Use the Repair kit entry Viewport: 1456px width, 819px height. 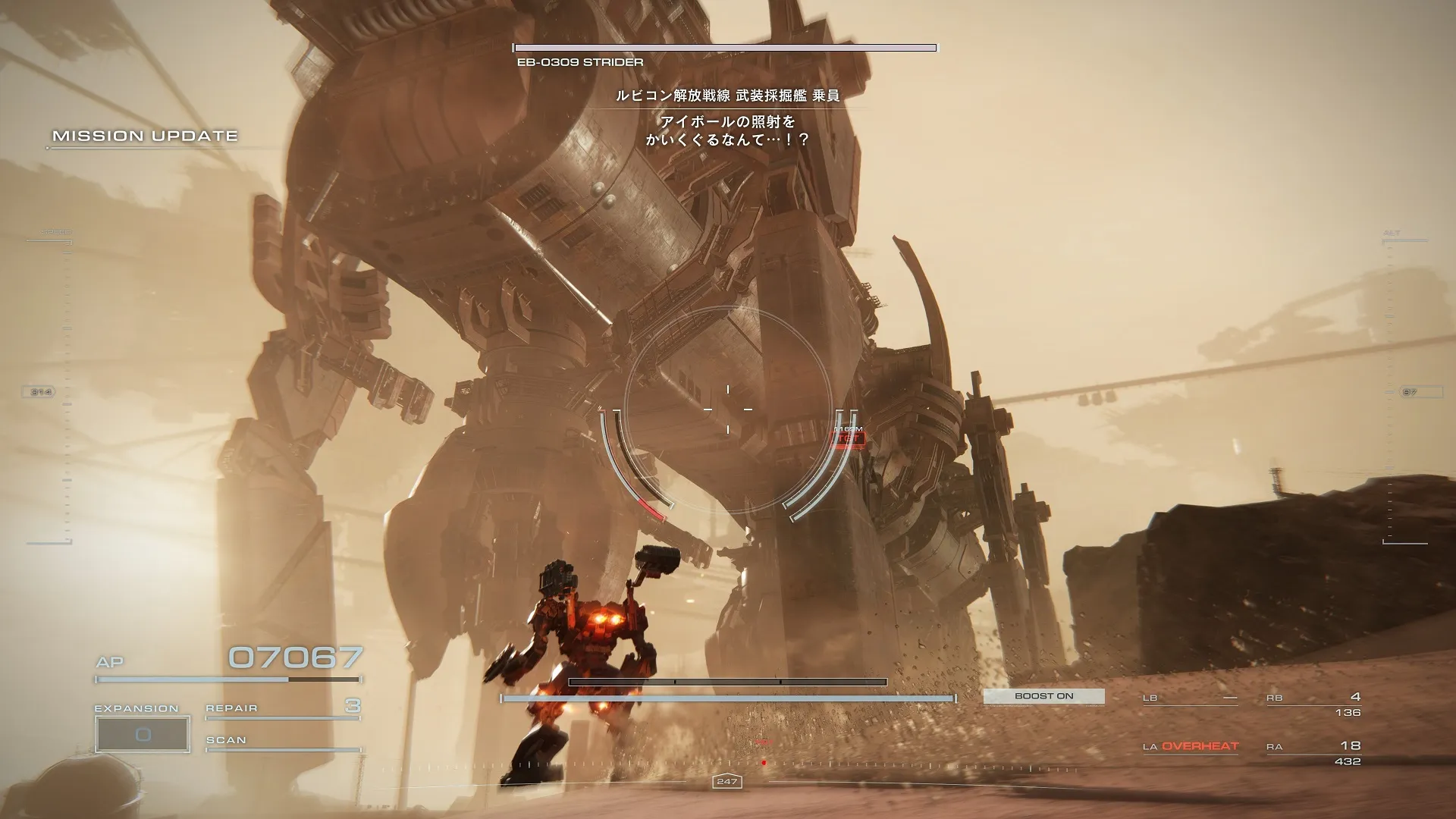pos(282,708)
